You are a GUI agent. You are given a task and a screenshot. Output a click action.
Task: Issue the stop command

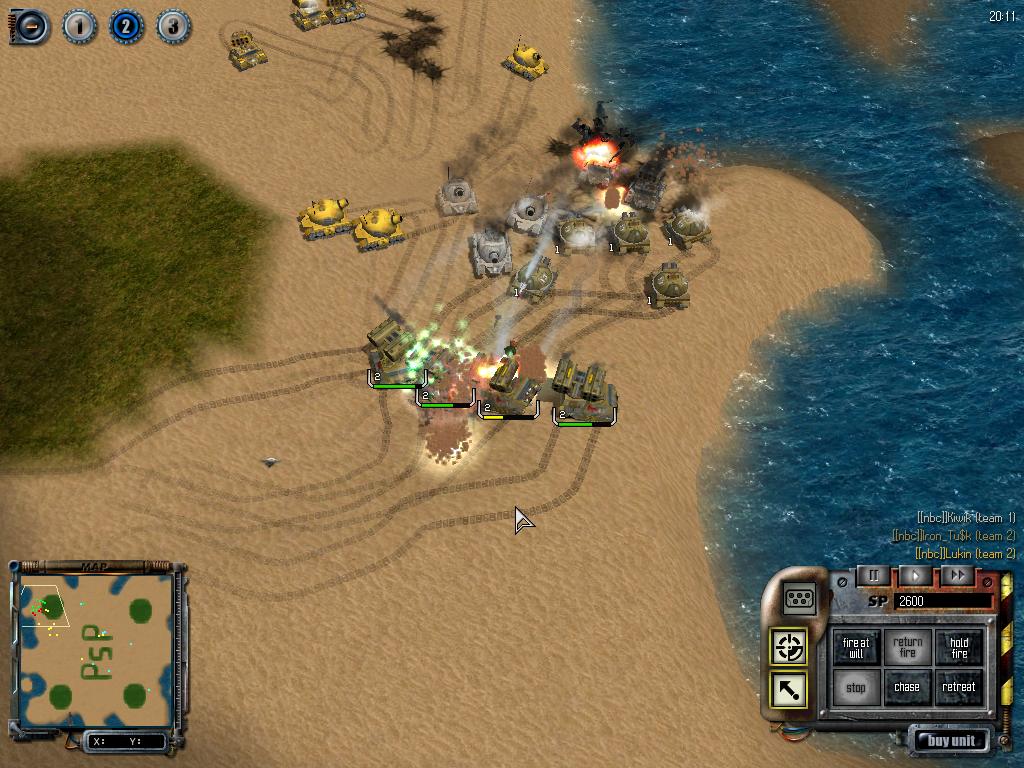(x=856, y=688)
